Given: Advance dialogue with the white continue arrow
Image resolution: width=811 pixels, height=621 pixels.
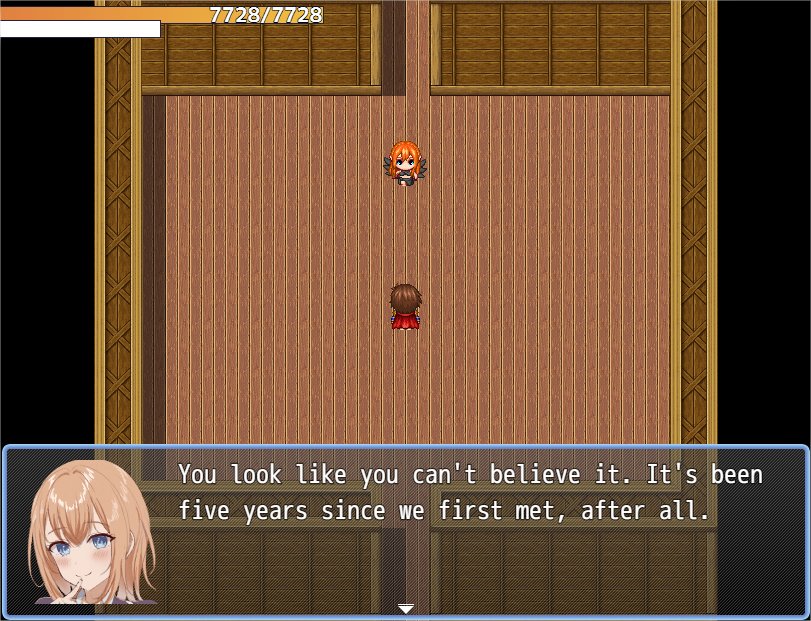Looking at the screenshot, I should pos(405,608).
